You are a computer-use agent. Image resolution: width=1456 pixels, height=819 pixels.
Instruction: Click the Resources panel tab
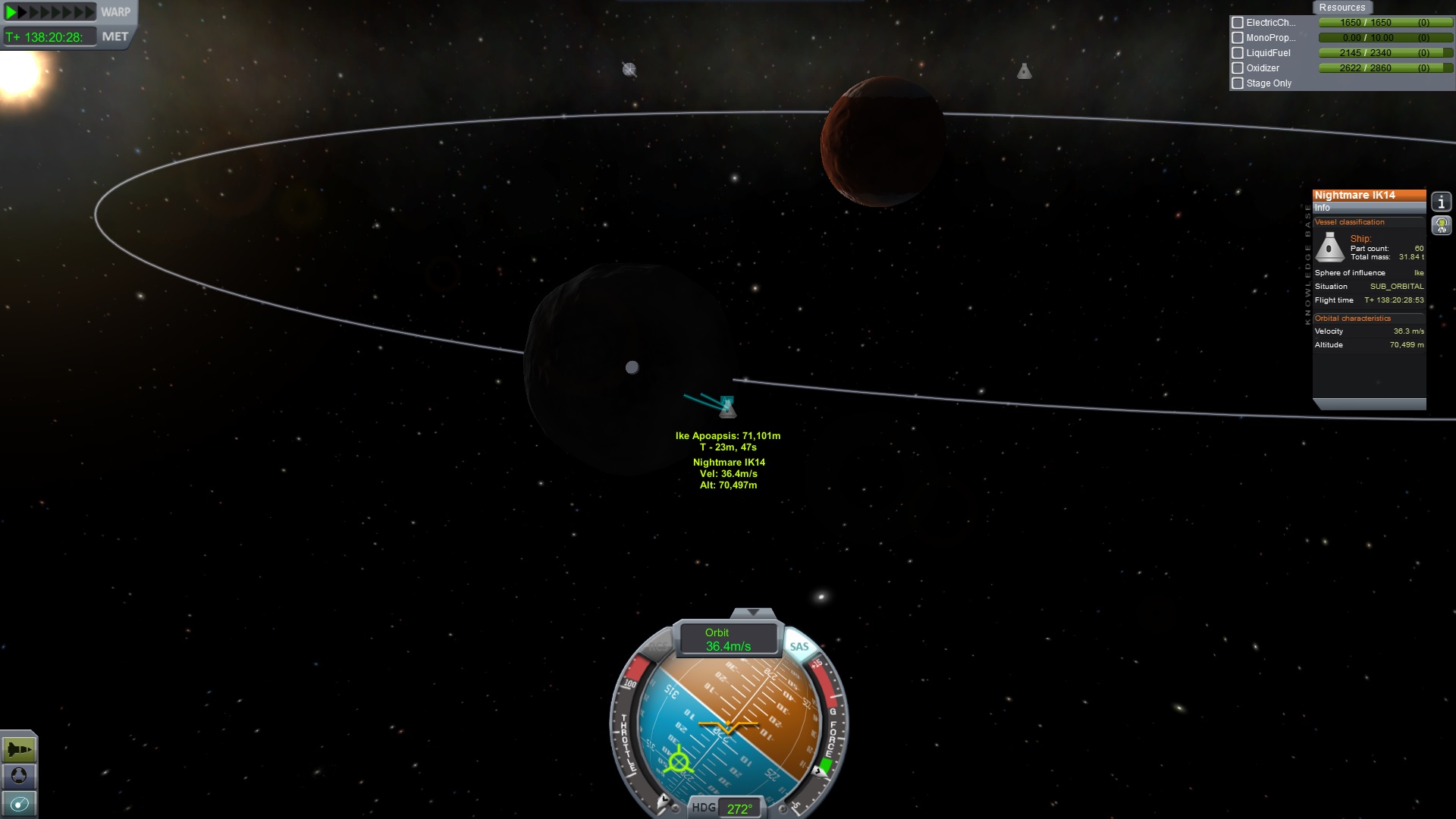click(1341, 8)
